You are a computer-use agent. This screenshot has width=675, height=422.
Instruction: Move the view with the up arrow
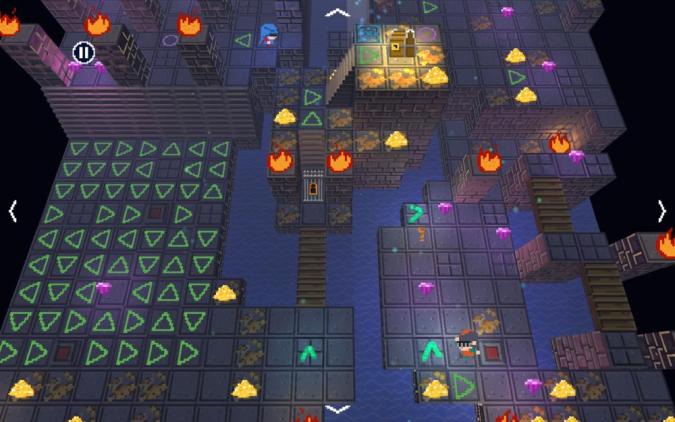point(338,13)
